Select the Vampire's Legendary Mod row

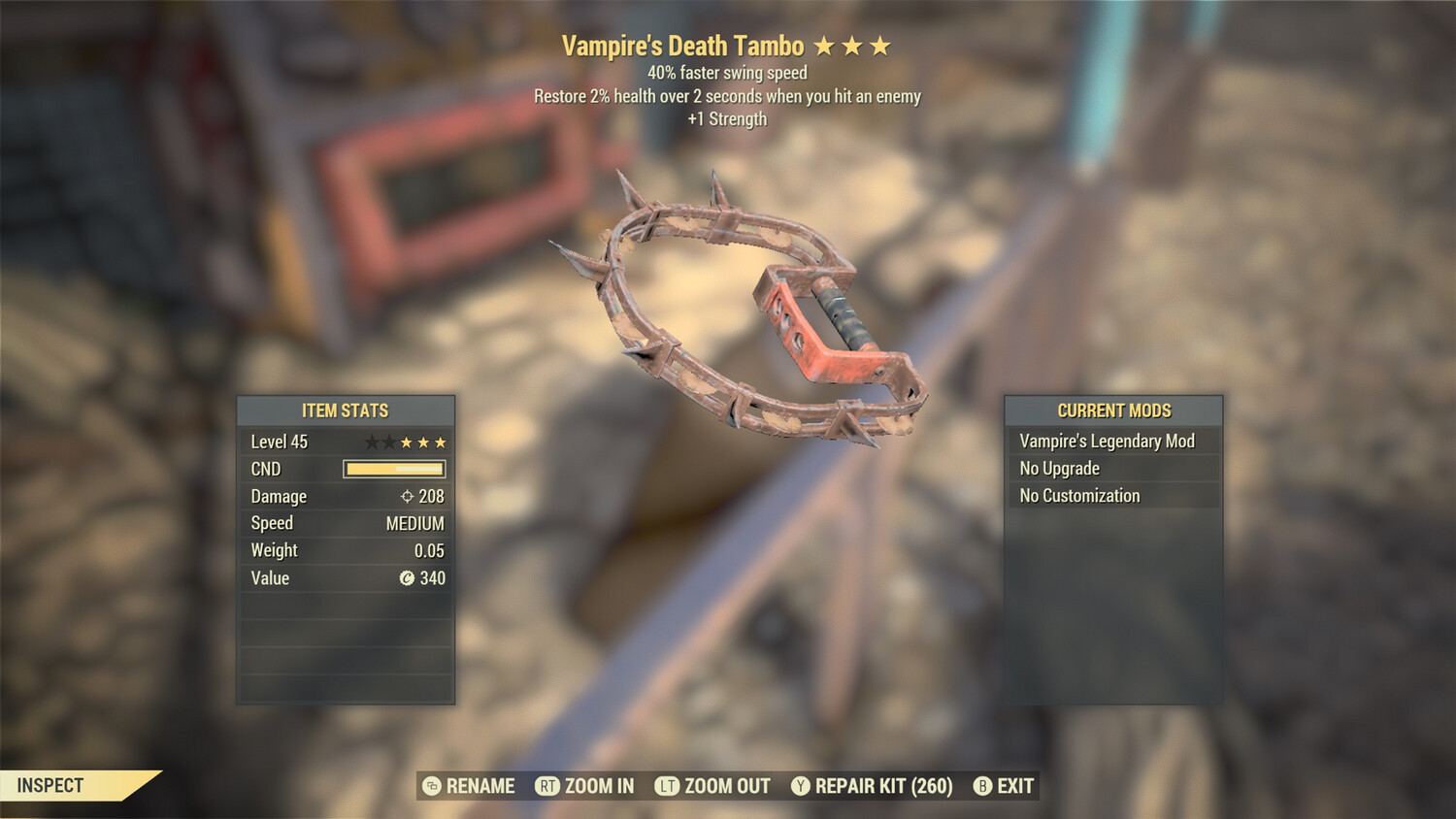point(1112,442)
